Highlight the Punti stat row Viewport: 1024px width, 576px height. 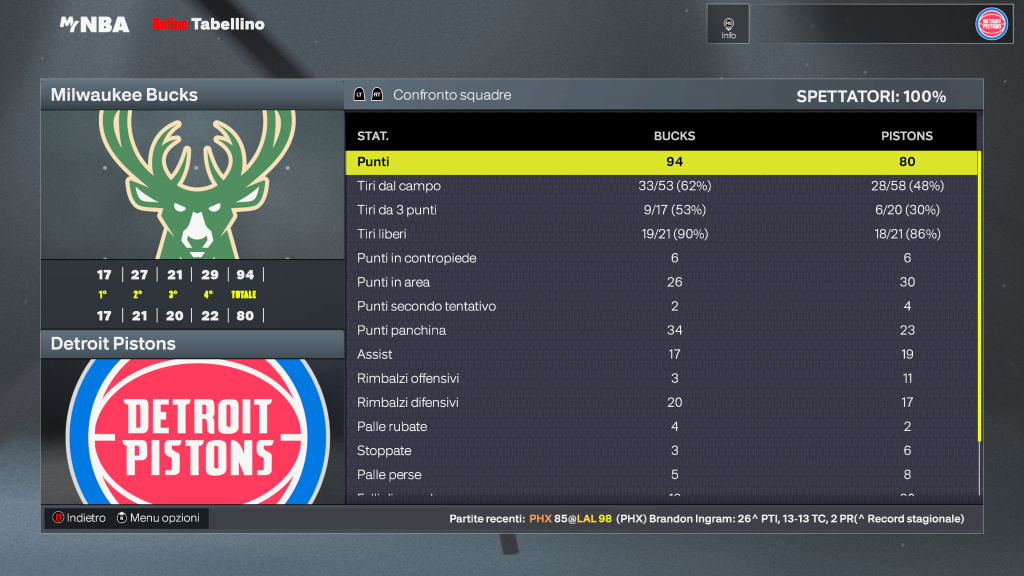pos(660,162)
